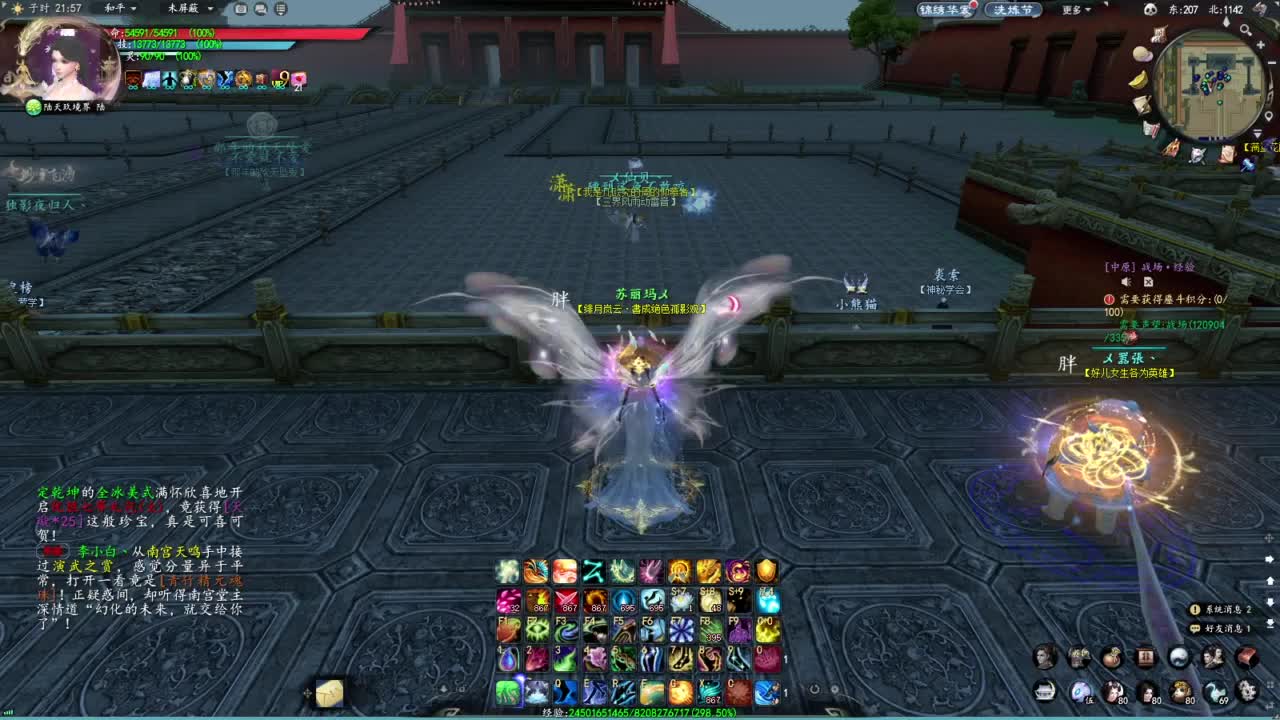The image size is (1280, 720).
Task: Click the yin-yang icon in the corner menu
Action: click(x=1178, y=657)
